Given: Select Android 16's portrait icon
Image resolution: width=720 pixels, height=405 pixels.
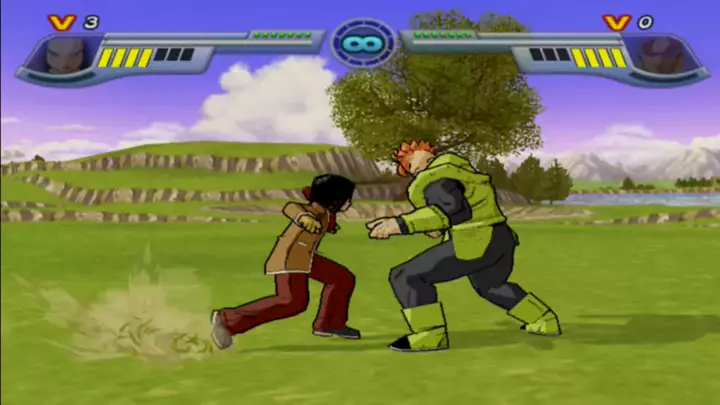Looking at the screenshot, I should pos(664,55).
